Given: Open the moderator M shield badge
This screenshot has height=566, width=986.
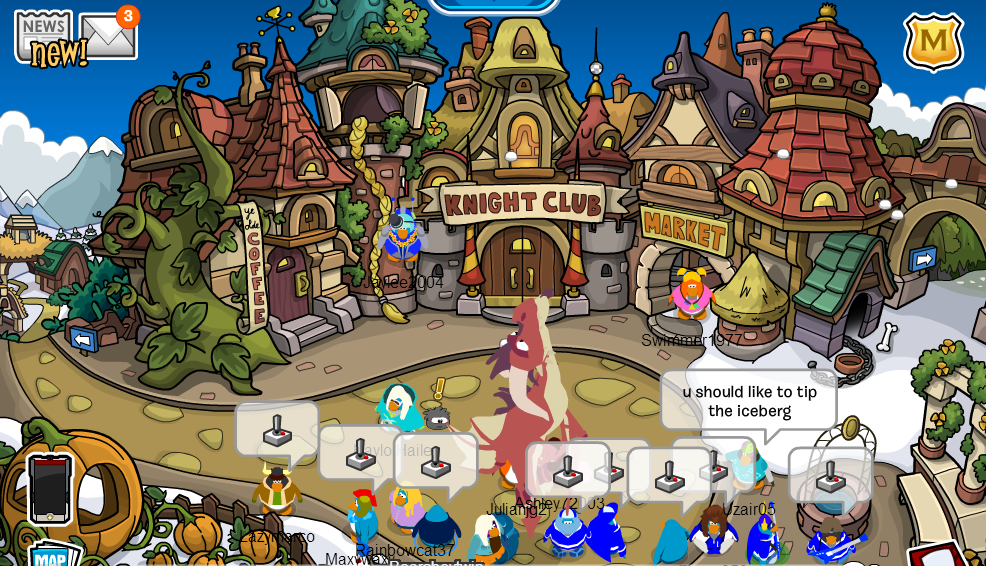Looking at the screenshot, I should point(933,41).
